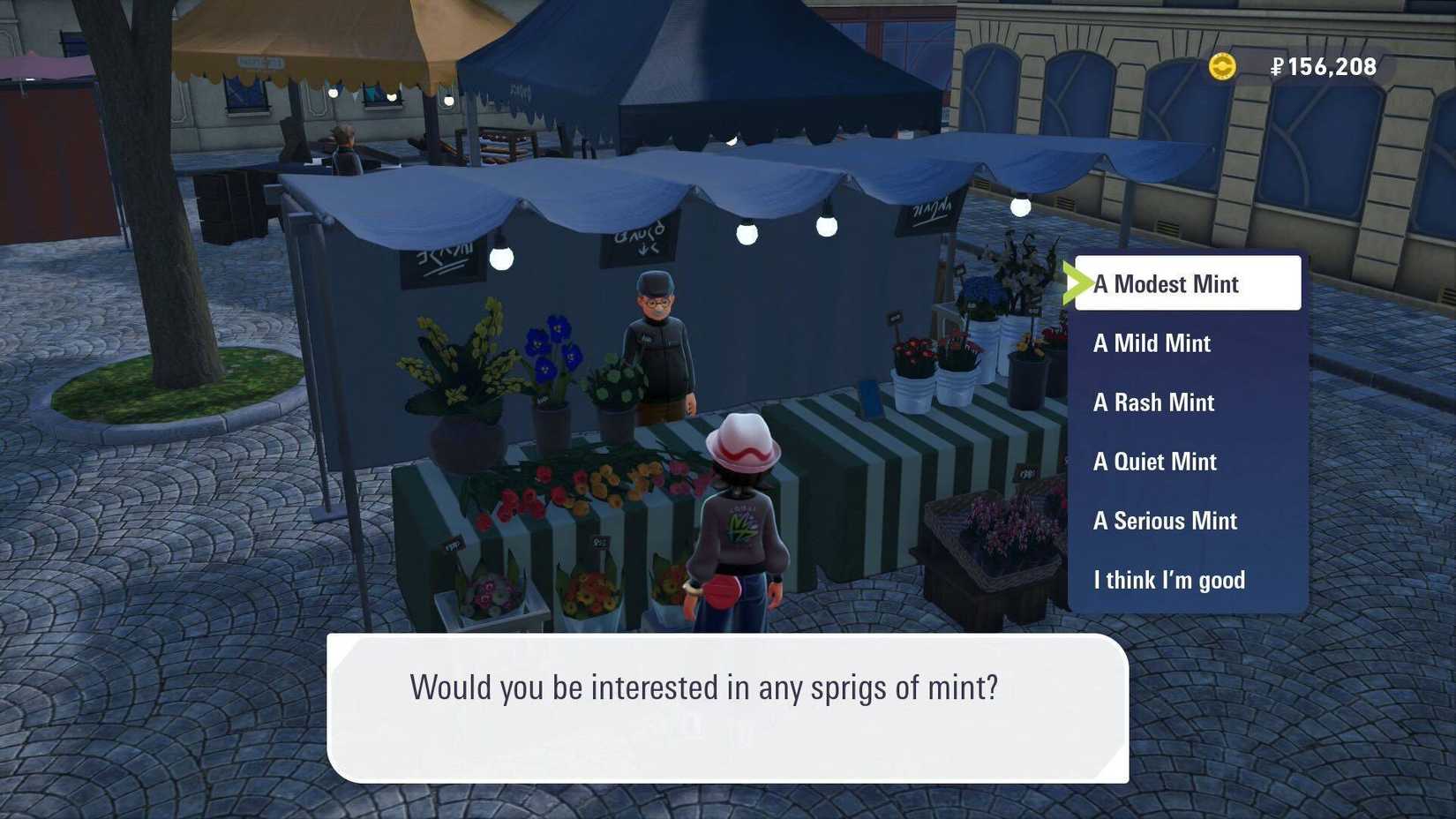Click the leftmost chalkboard sign on the stall
Screen dimensions: 1456x819
click(x=439, y=268)
